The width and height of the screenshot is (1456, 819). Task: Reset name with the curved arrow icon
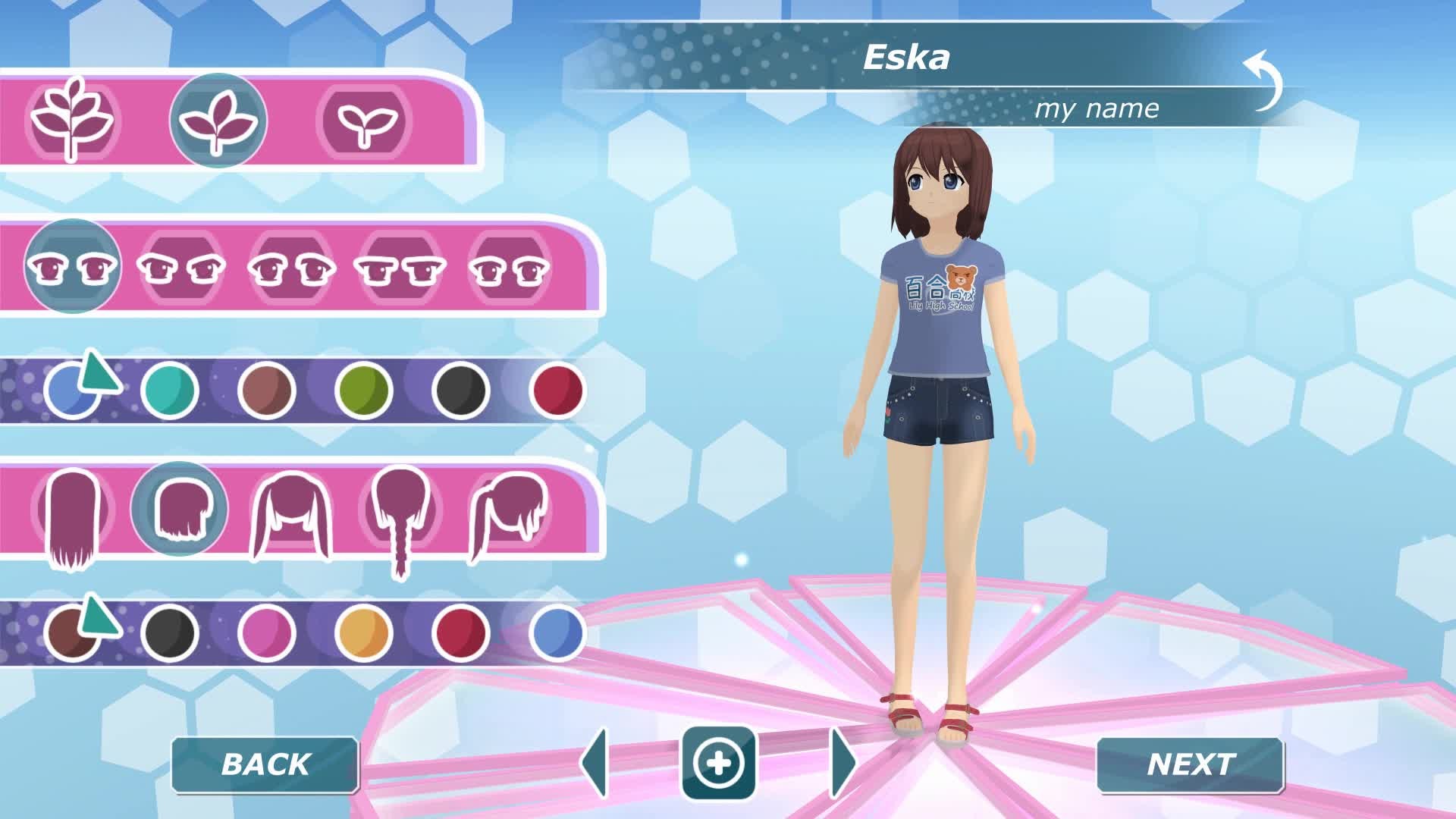tap(1263, 80)
